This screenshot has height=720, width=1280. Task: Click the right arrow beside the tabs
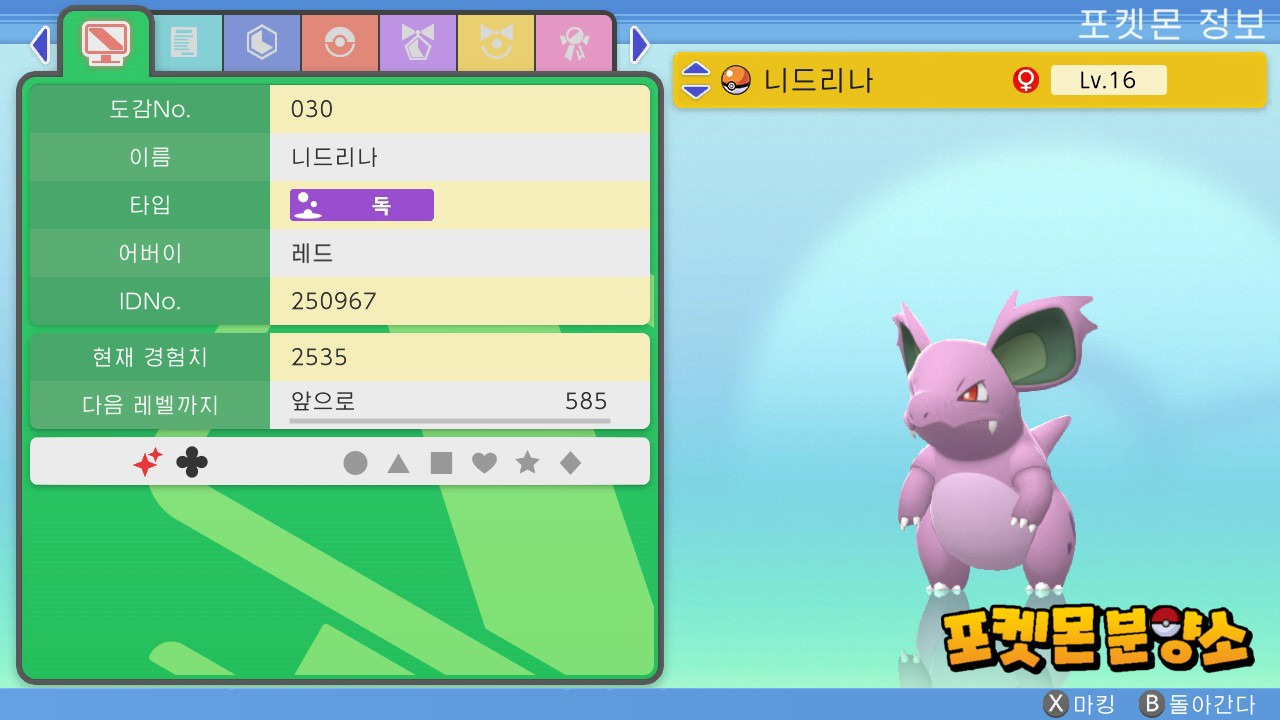click(640, 44)
